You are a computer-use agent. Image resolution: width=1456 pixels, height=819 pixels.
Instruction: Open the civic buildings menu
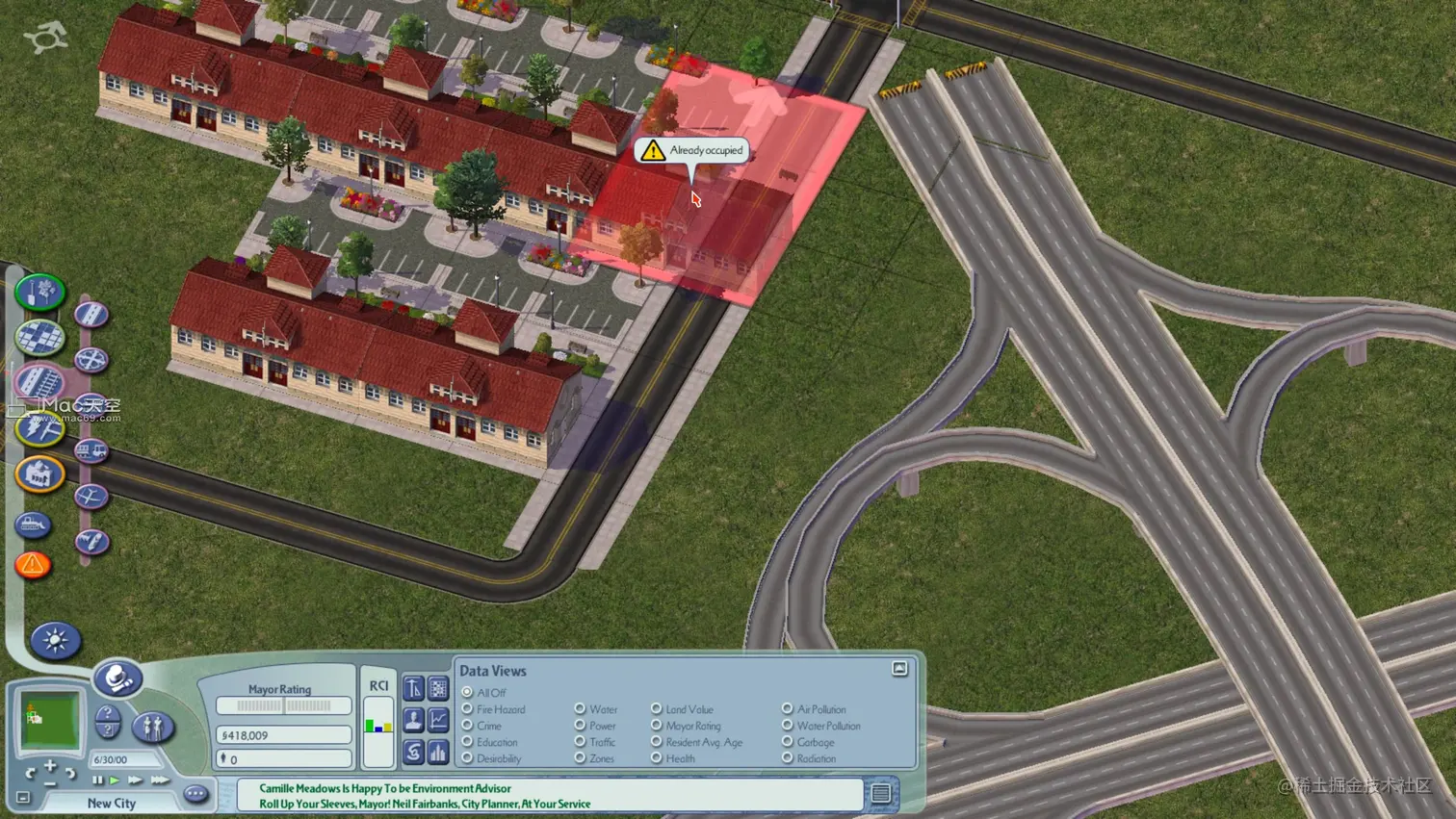[39, 474]
